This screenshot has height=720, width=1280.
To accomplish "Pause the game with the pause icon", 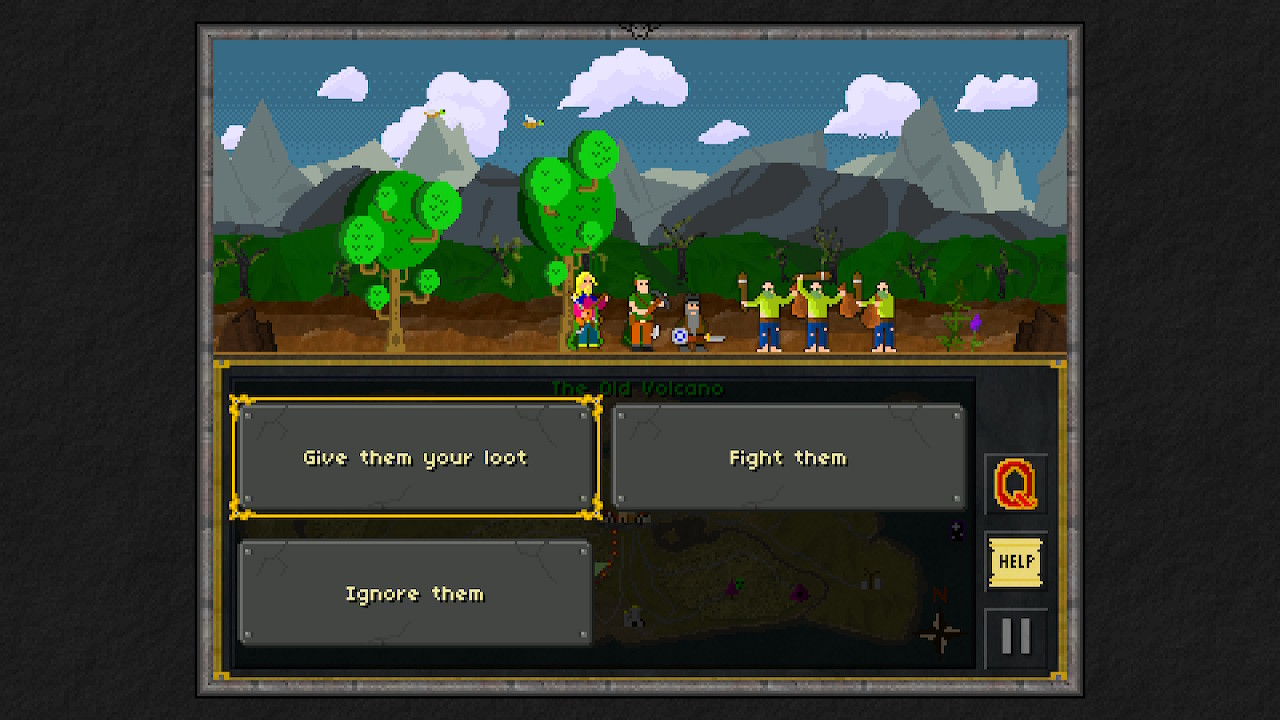I will tap(1016, 637).
